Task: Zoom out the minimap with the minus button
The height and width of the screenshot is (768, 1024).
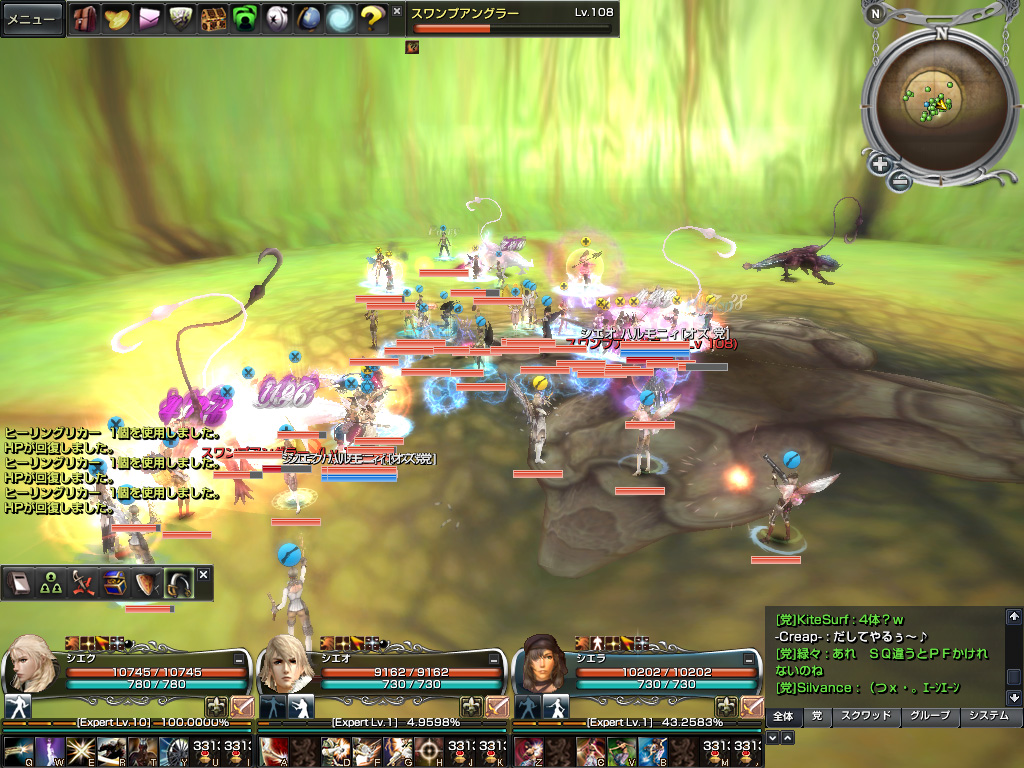Action: point(899,181)
